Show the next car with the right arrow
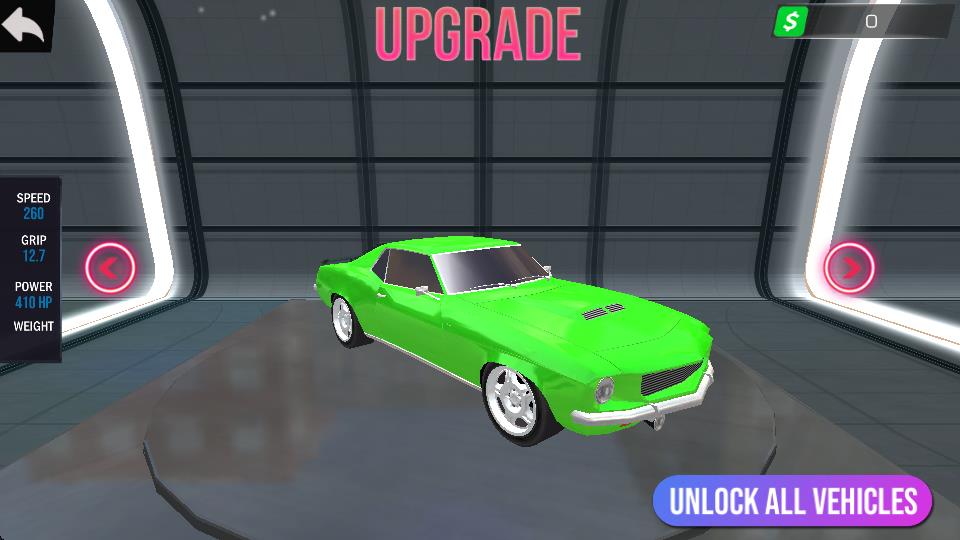960x540 pixels. coord(850,267)
